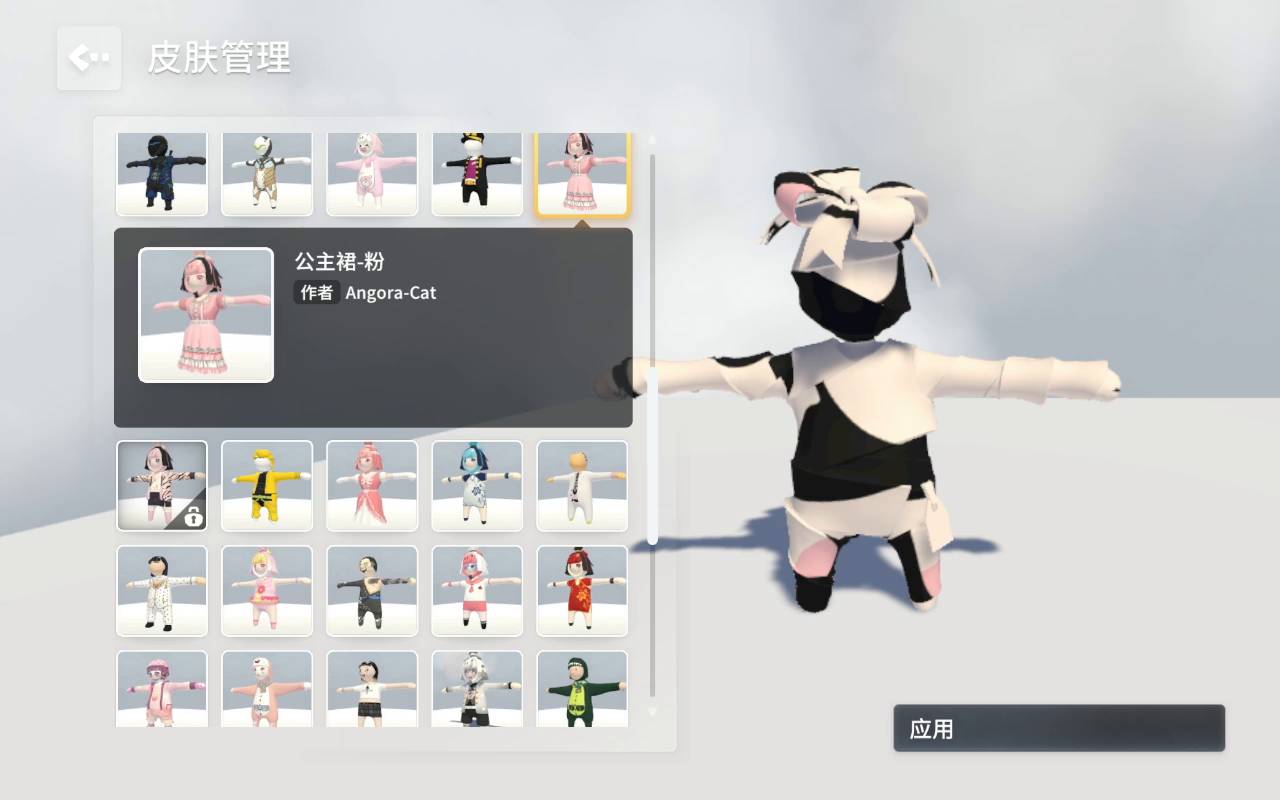
Task: Reselect the highlighted pink princess dress skin
Action: 582,172
